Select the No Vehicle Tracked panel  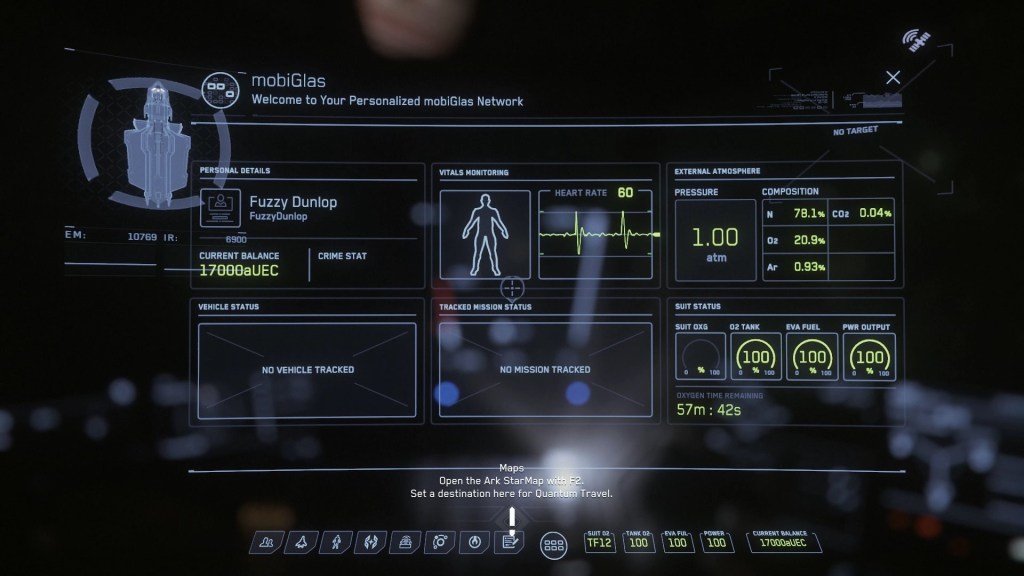tap(307, 370)
